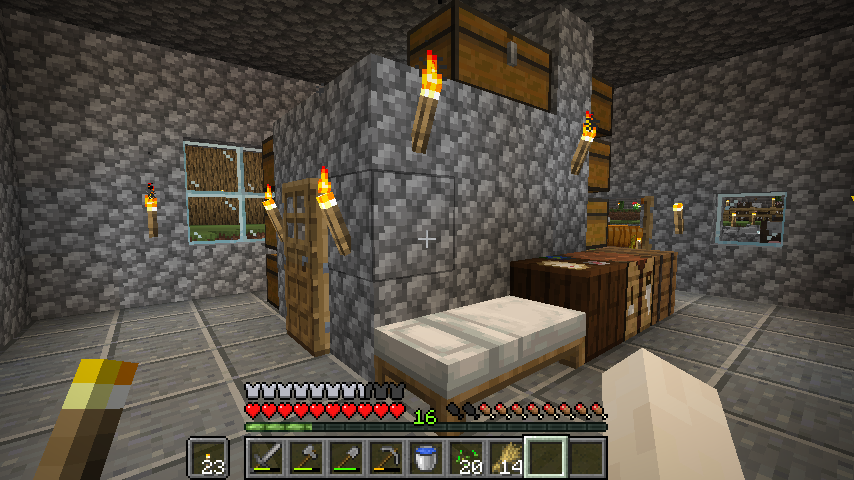Select the stone sword hotbar slot
The image size is (854, 480).
[x=267, y=458]
